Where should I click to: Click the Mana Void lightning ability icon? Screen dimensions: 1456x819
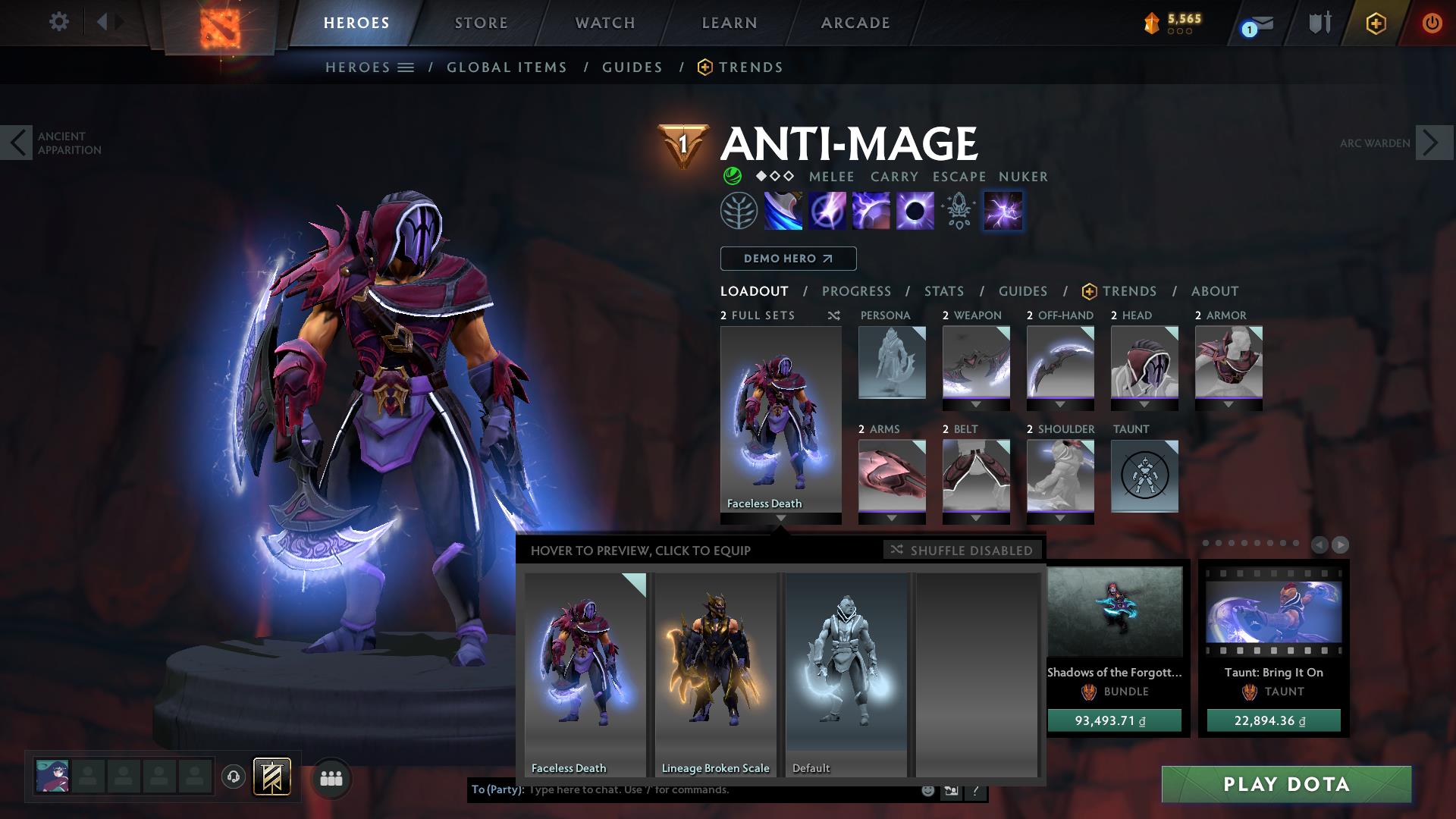coord(1002,212)
